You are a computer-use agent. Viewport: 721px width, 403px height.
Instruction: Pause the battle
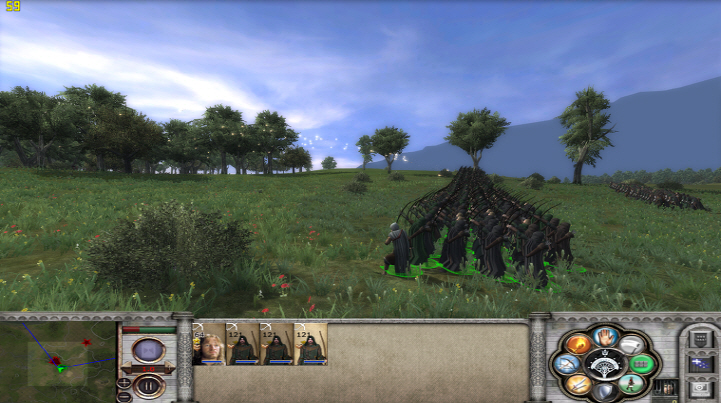coord(149,385)
